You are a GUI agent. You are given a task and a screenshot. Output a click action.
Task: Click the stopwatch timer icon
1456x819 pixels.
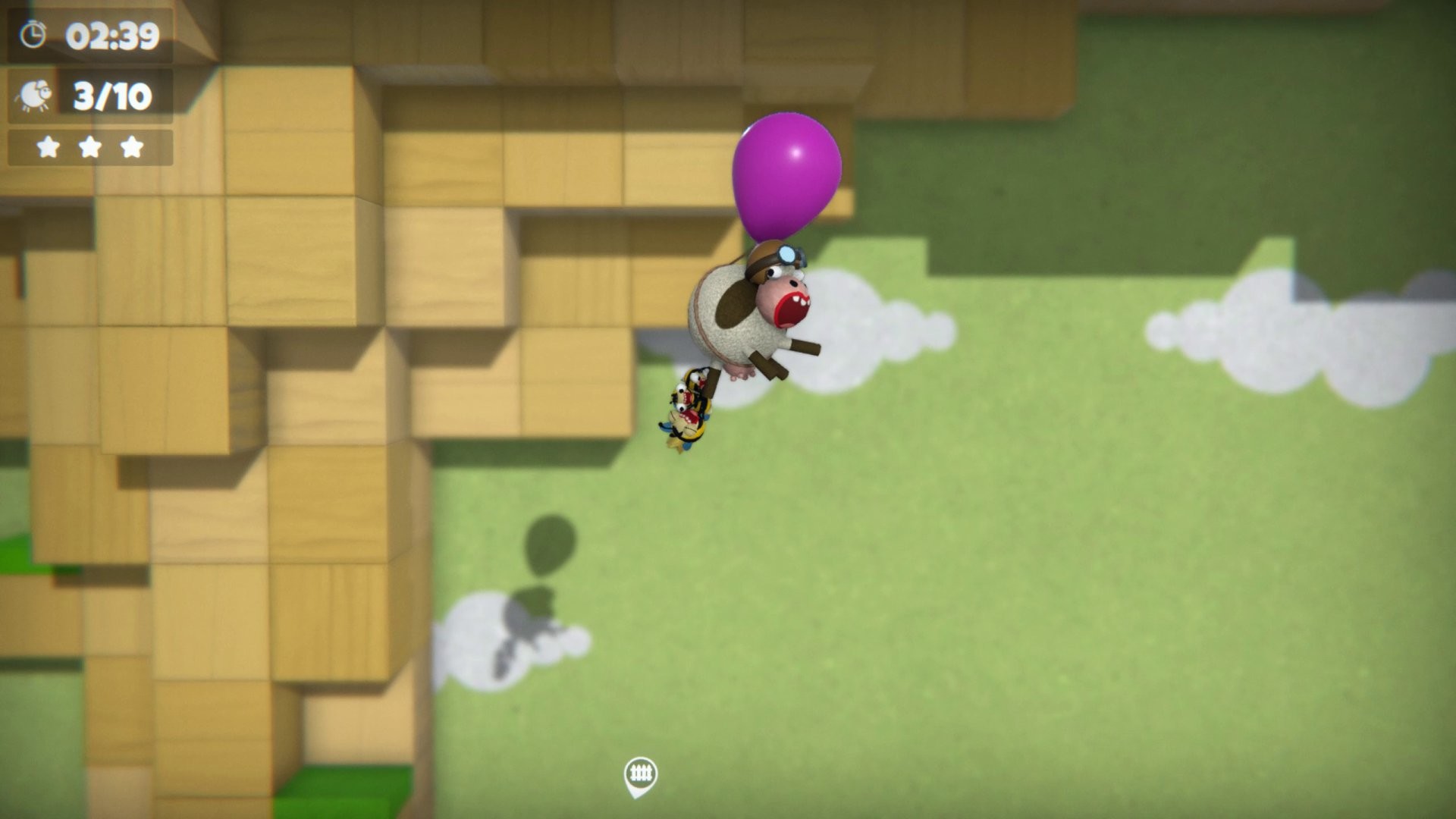point(32,33)
